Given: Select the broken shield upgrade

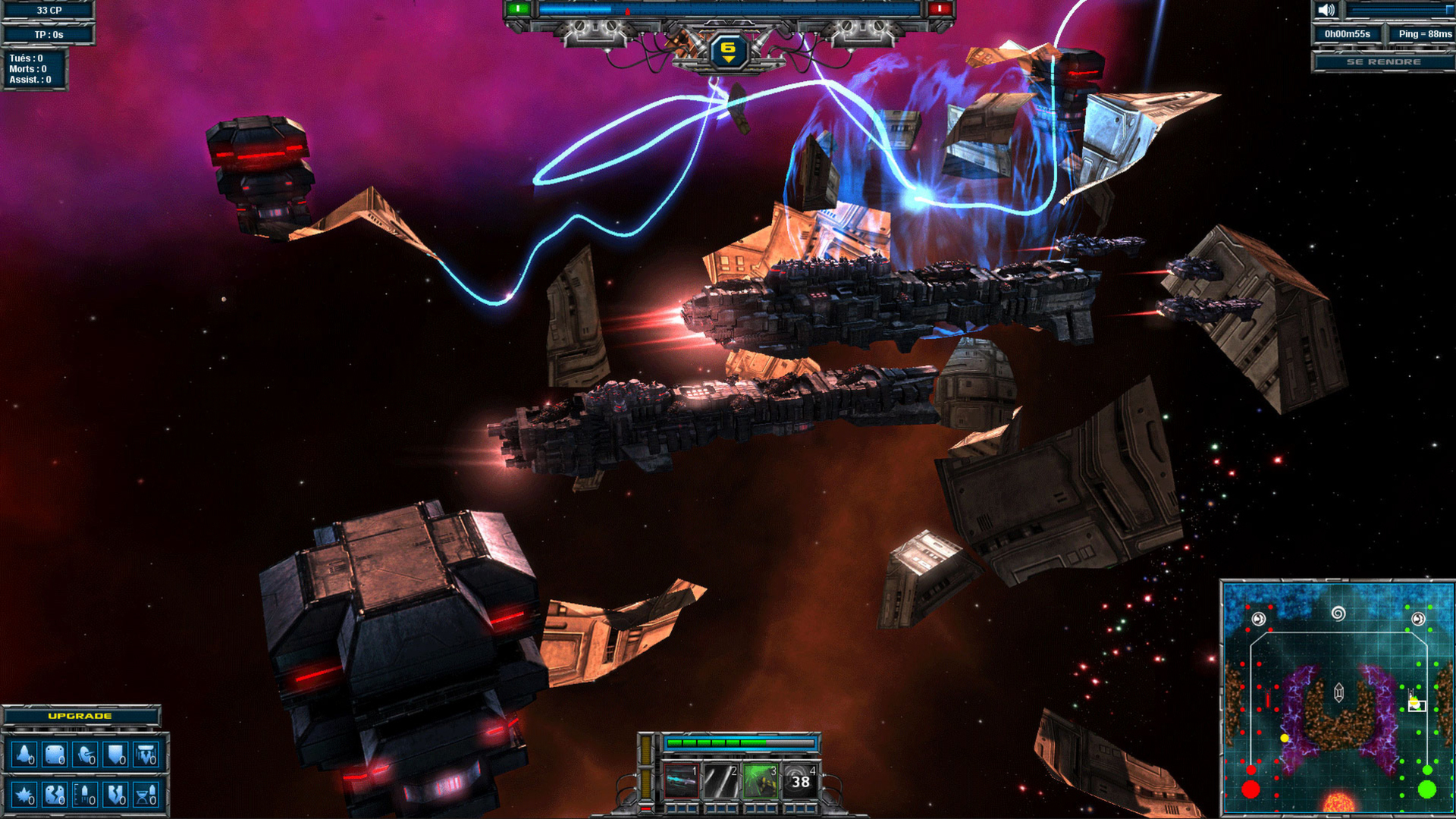Looking at the screenshot, I should tap(116, 795).
